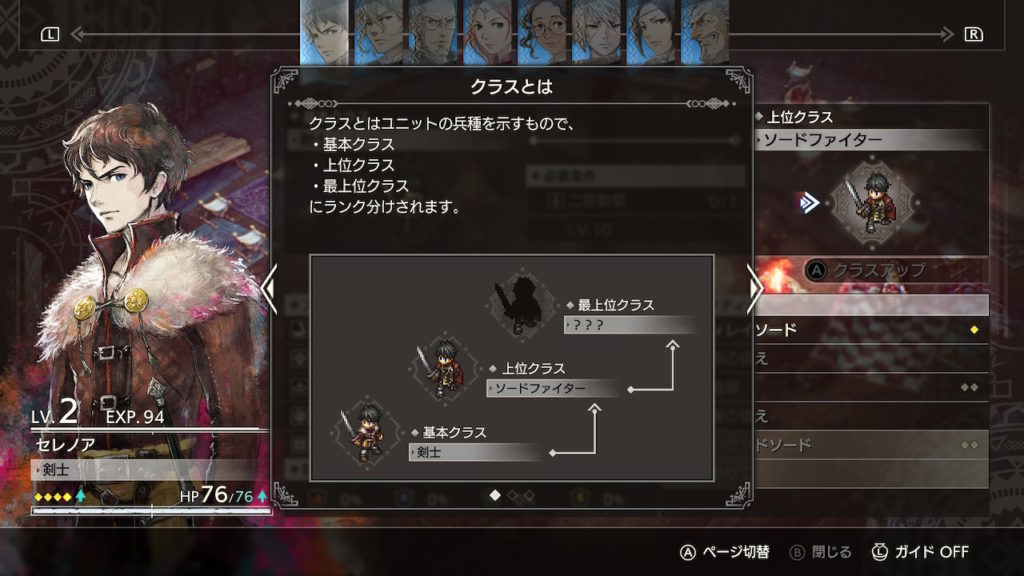Select the first page indicator dot
Image resolution: width=1024 pixels, height=576 pixels.
[494, 494]
